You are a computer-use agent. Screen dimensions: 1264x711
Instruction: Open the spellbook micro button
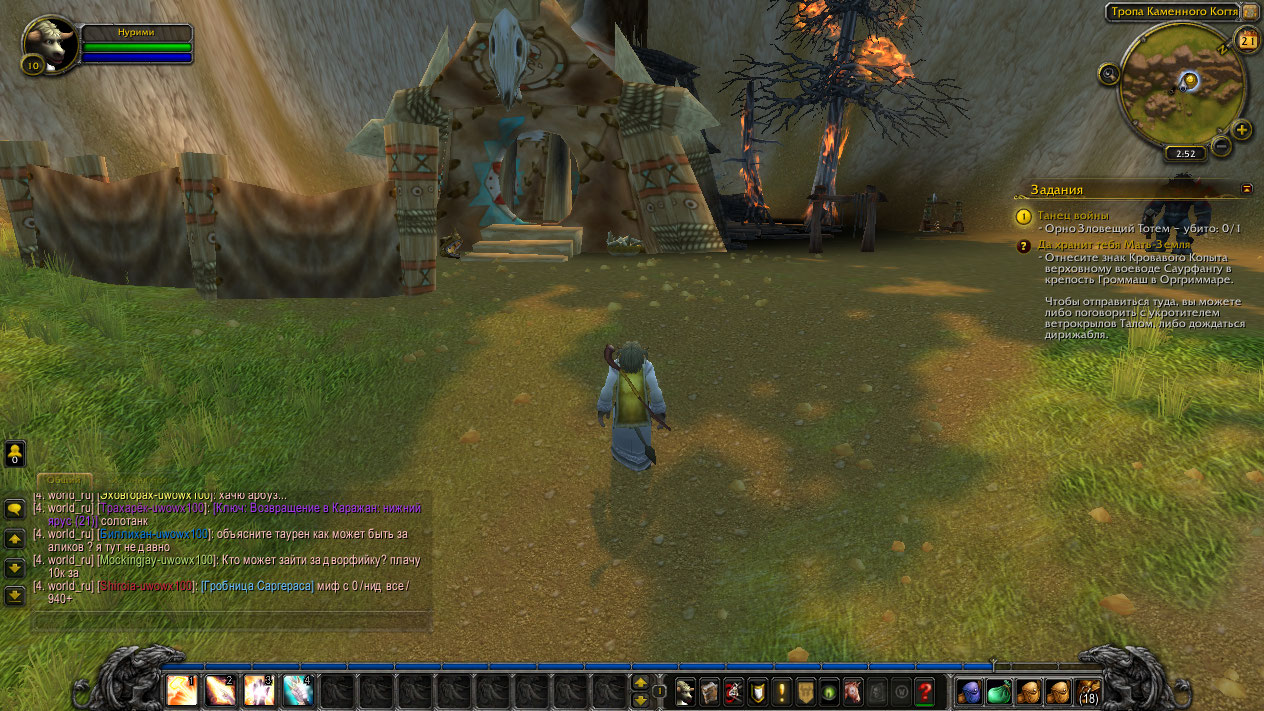pyautogui.click(x=710, y=691)
